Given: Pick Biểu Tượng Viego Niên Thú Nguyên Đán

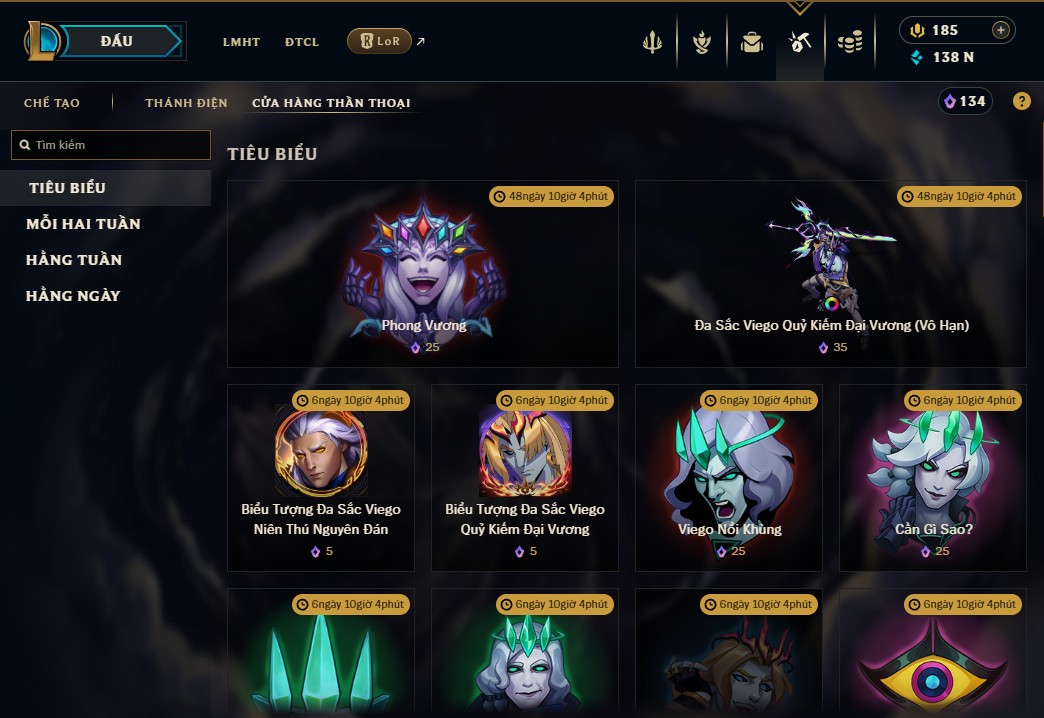Looking at the screenshot, I should pyautogui.click(x=321, y=477).
